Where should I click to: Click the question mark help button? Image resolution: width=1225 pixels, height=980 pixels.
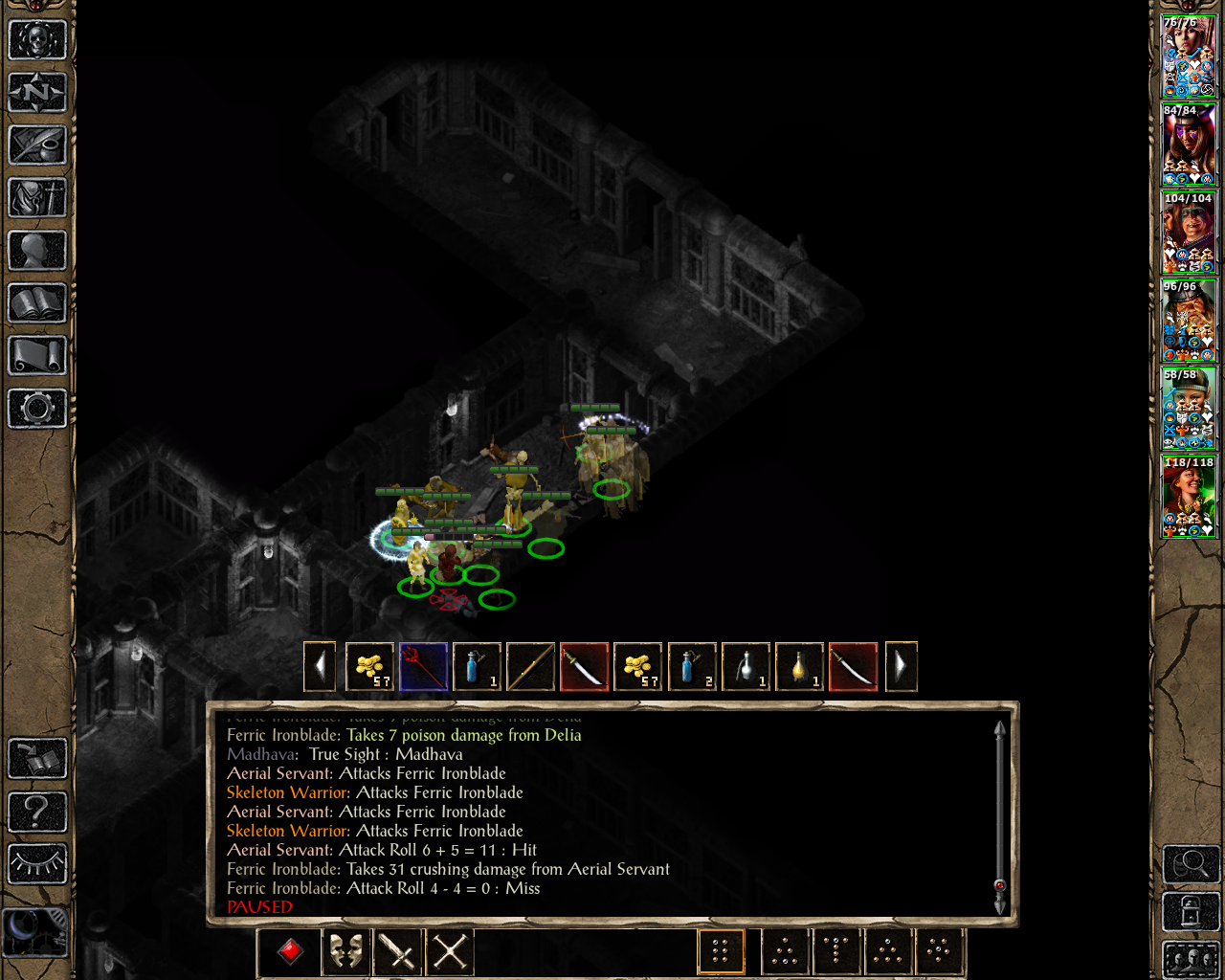point(37,812)
